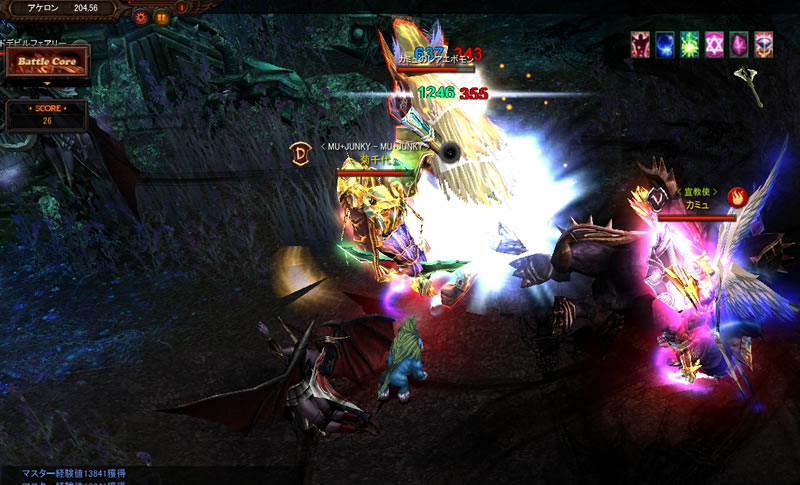Select the blue swirling orb buff icon
Viewport: 800px width, 485px height.
click(x=665, y=44)
